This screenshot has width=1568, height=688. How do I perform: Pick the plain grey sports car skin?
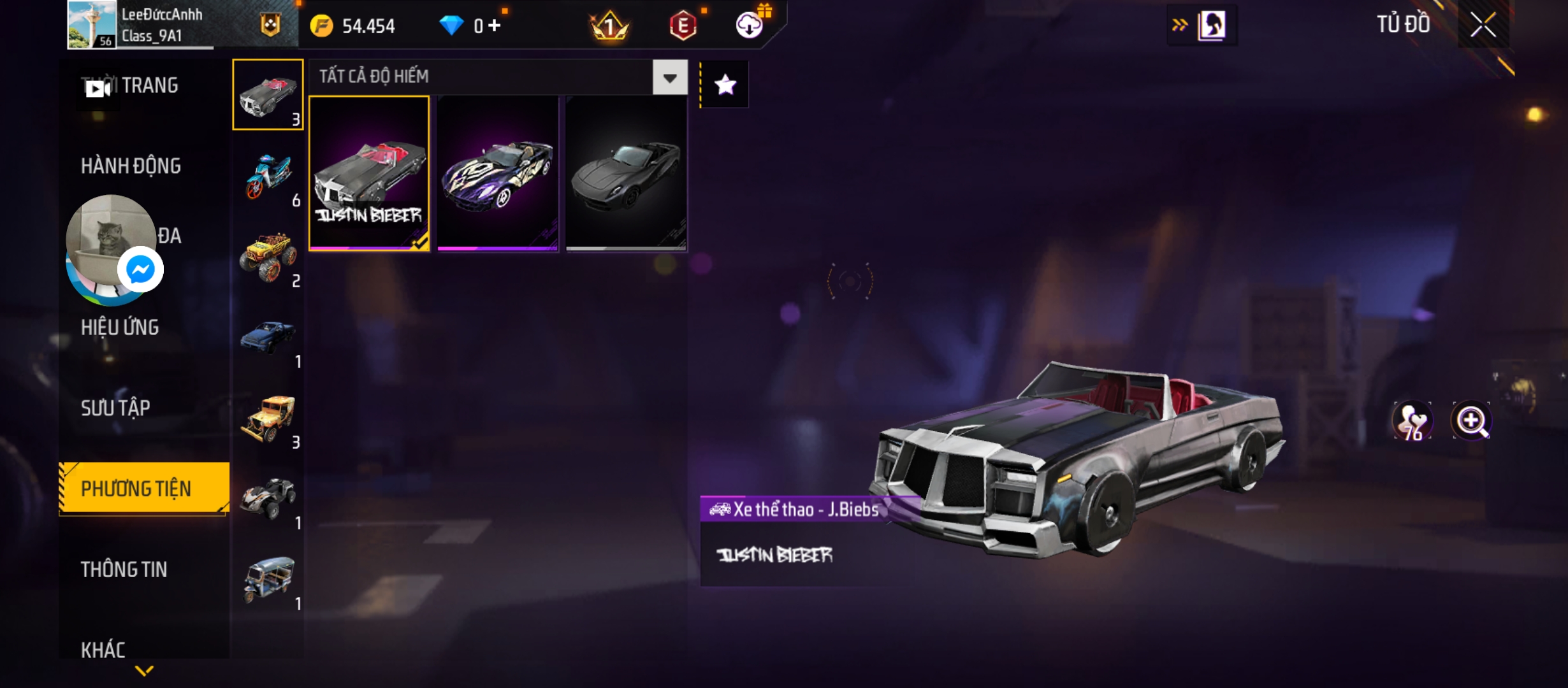point(626,173)
